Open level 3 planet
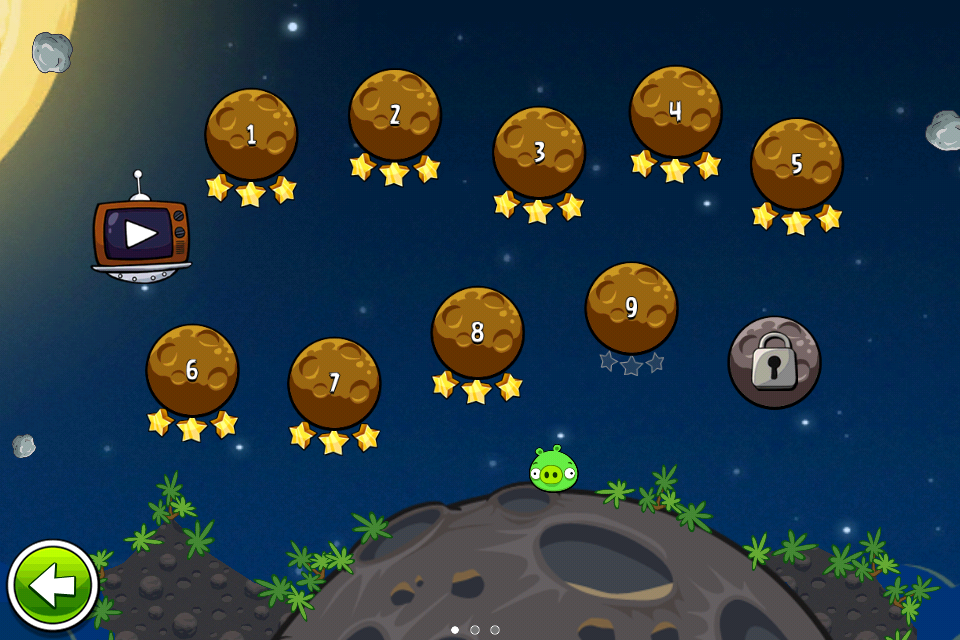Screen dimensions: 960x640 (539, 152)
